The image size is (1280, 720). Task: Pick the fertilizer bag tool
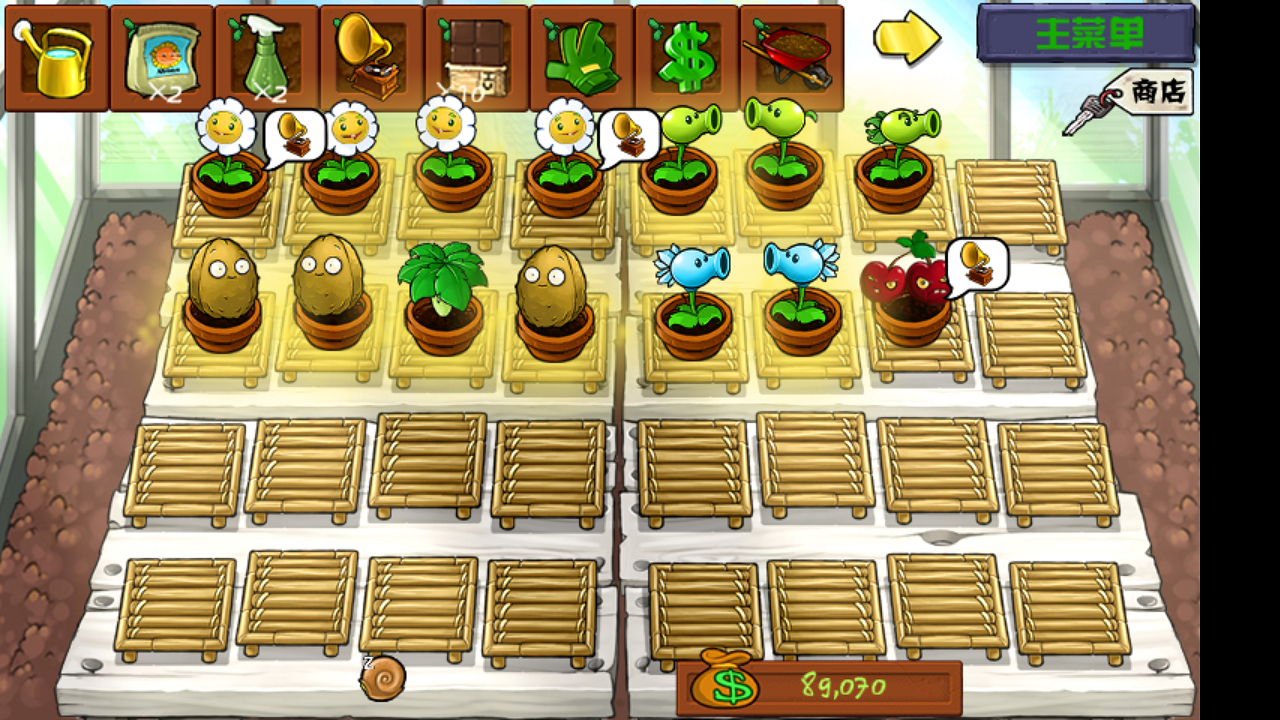point(162,57)
